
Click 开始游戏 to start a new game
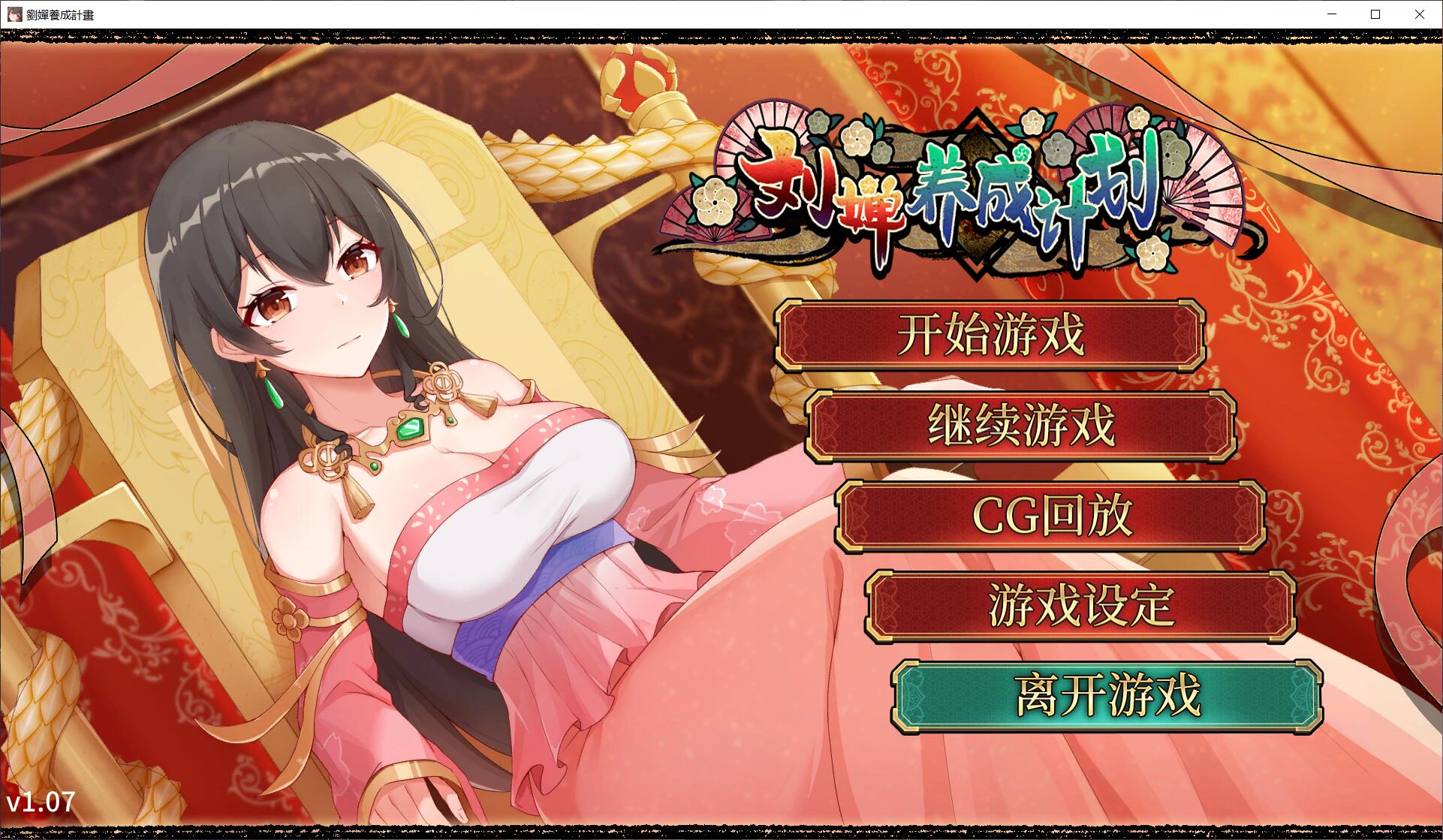993,336
